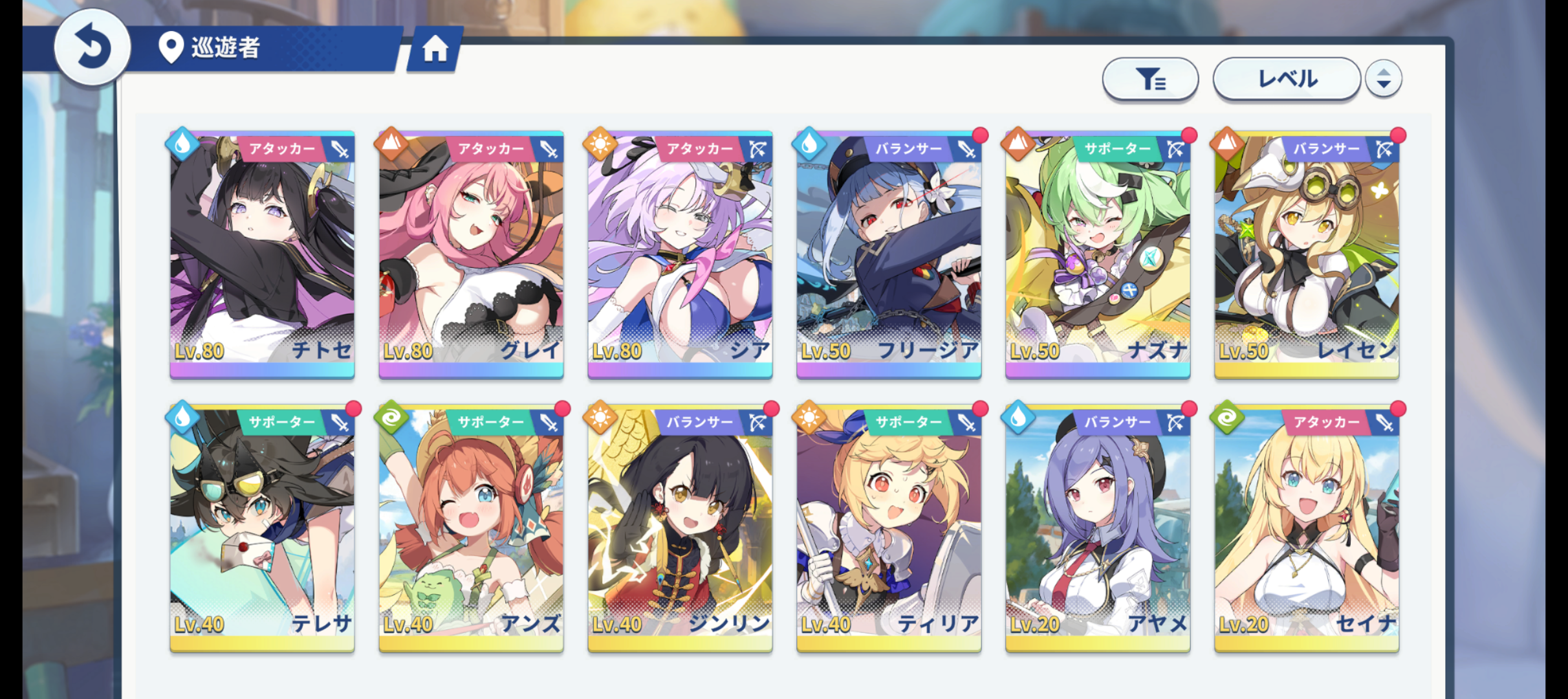View the レイセン character card
This screenshot has width=1568, height=699.
pyautogui.click(x=1307, y=254)
